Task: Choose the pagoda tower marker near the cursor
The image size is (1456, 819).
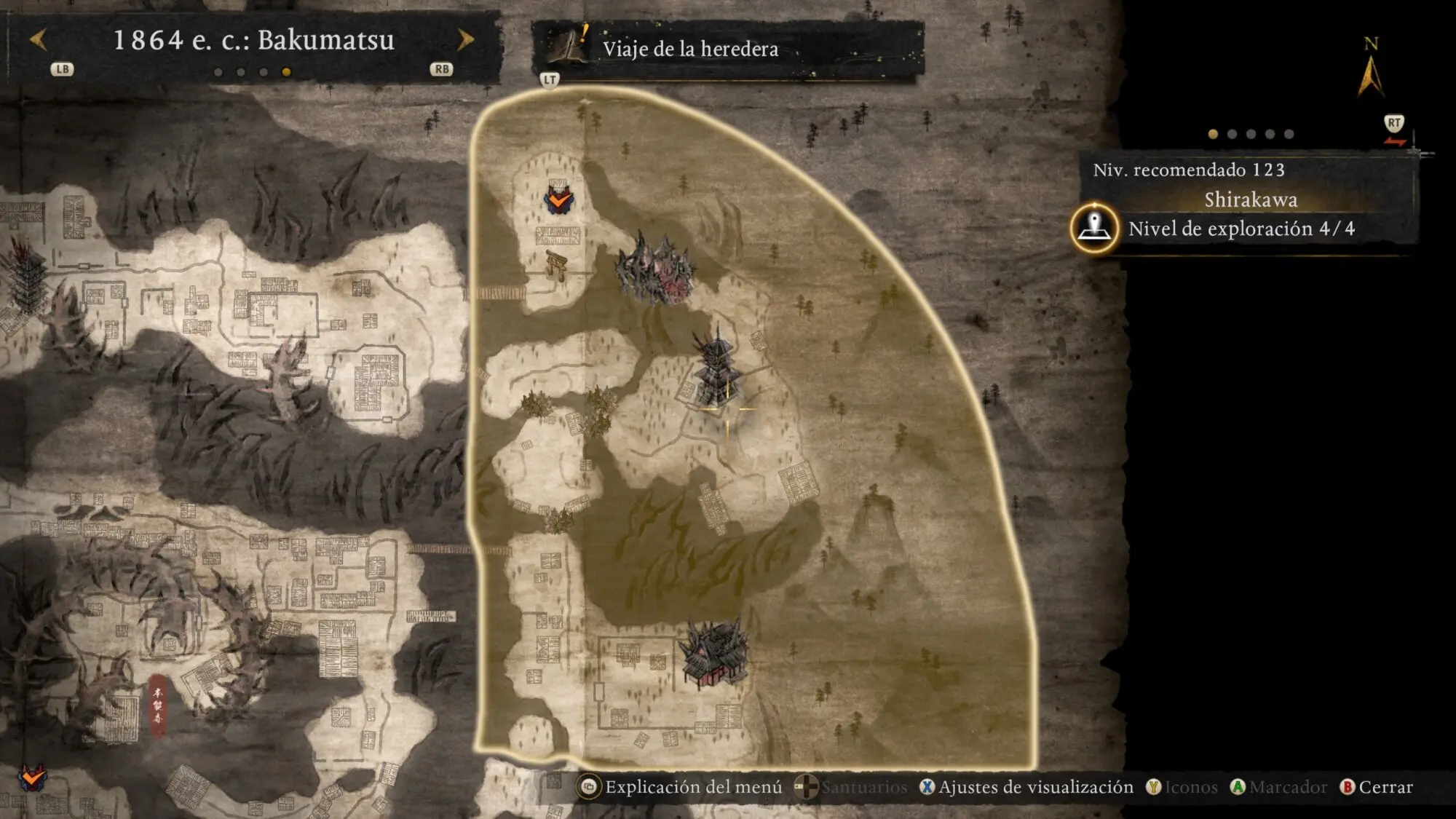Action: (717, 368)
